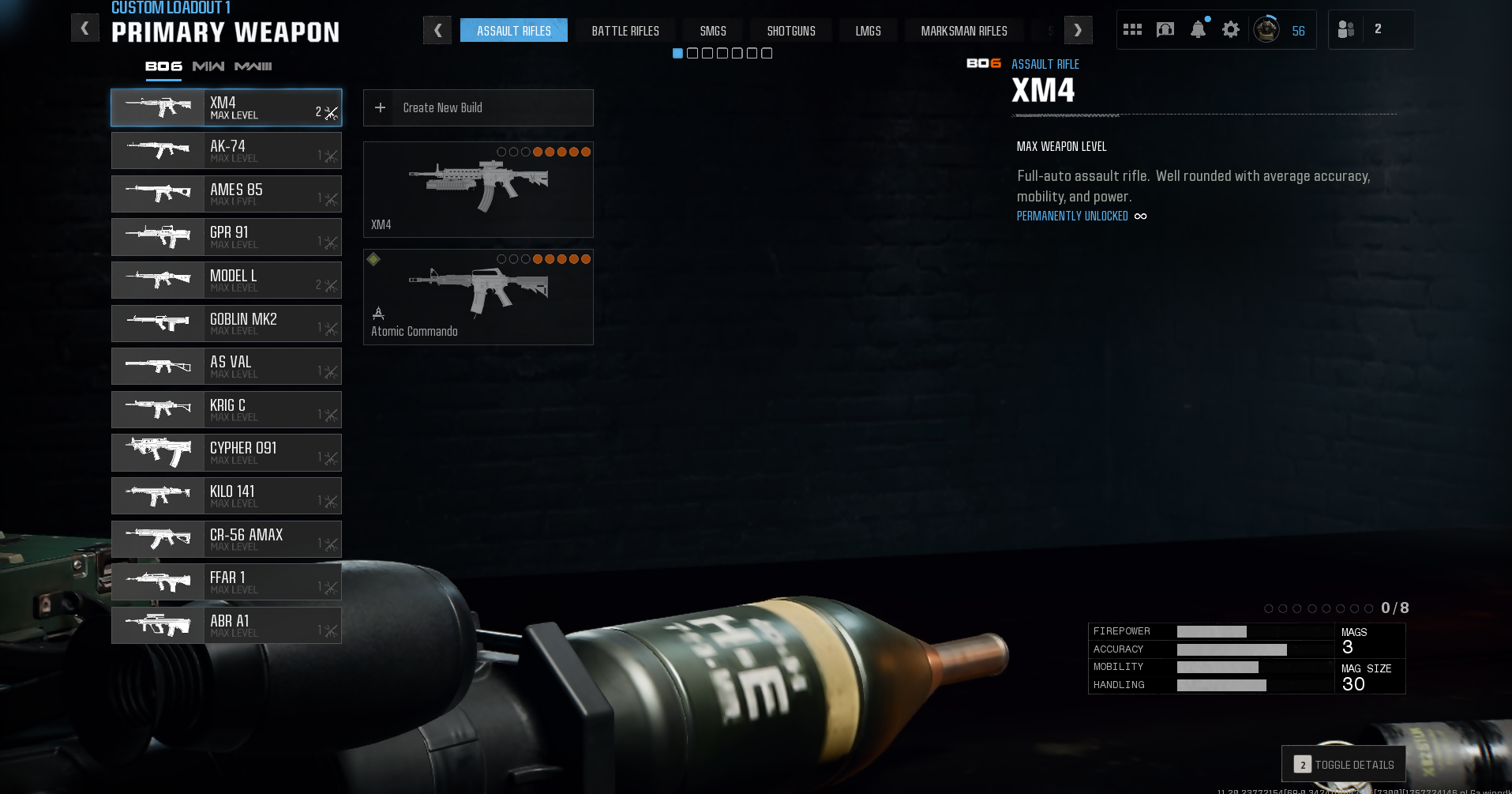Select the ABR A1 weapon
1512x794 pixels.
pos(226,625)
